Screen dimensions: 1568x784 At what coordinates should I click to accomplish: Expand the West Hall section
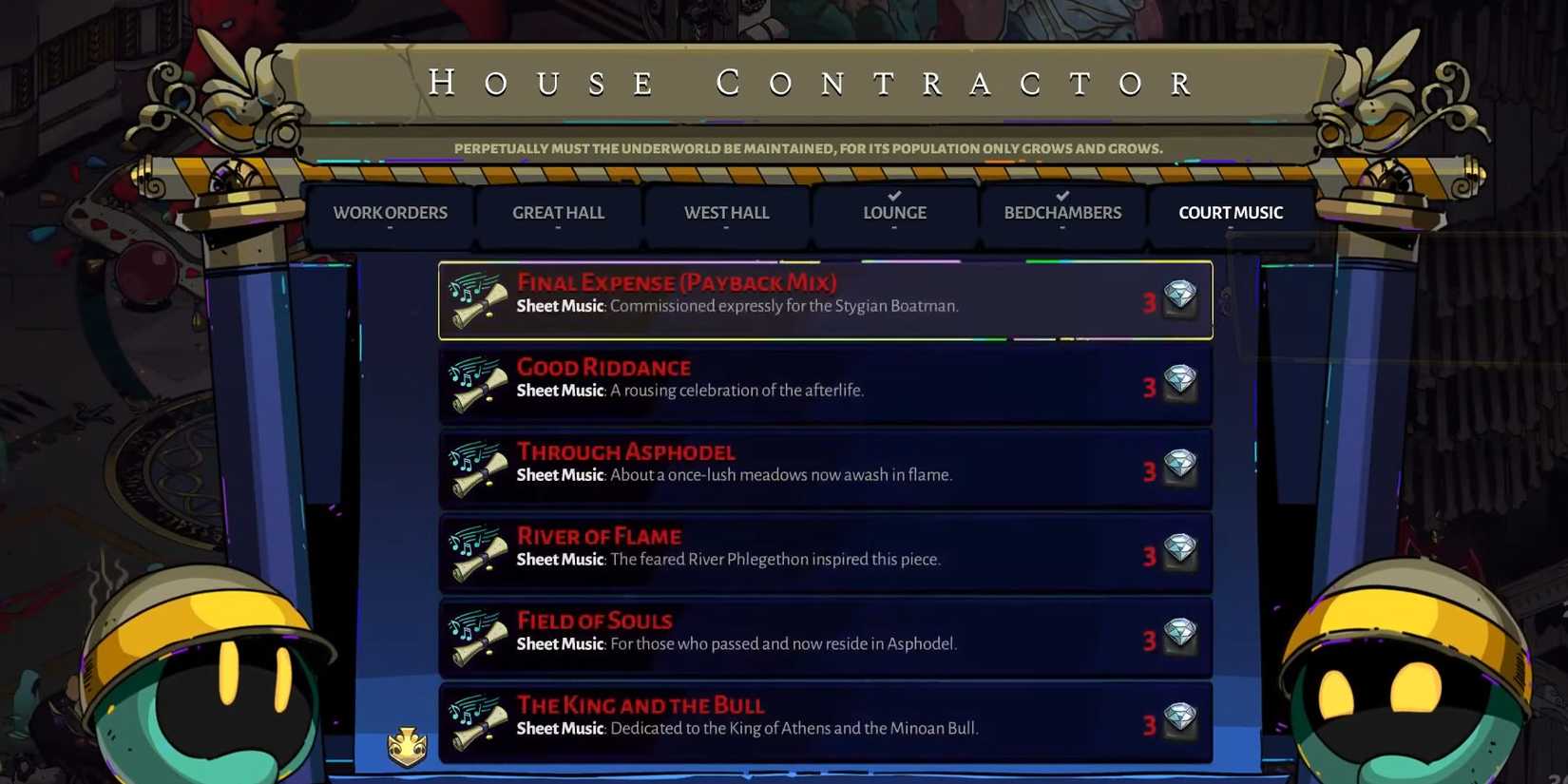726,213
